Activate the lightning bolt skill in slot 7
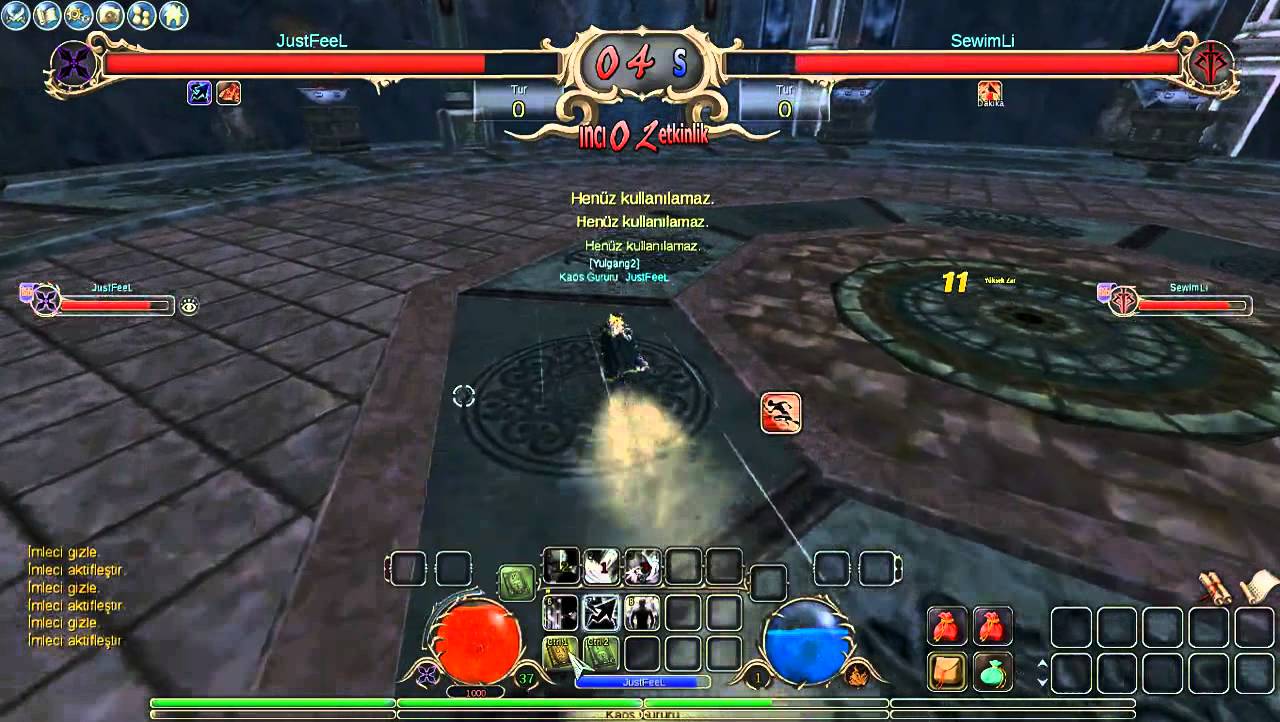The width and height of the screenshot is (1280, 722). click(601, 612)
